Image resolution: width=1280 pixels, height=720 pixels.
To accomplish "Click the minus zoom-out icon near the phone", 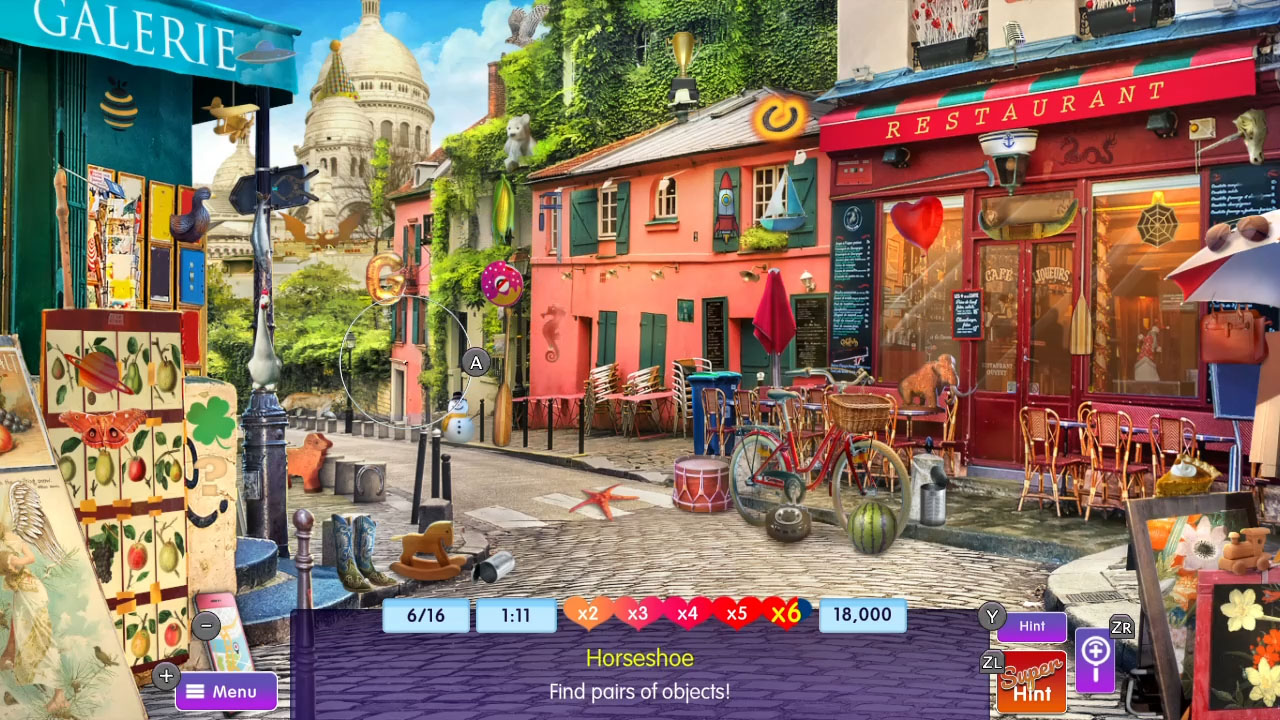I will coord(206,625).
